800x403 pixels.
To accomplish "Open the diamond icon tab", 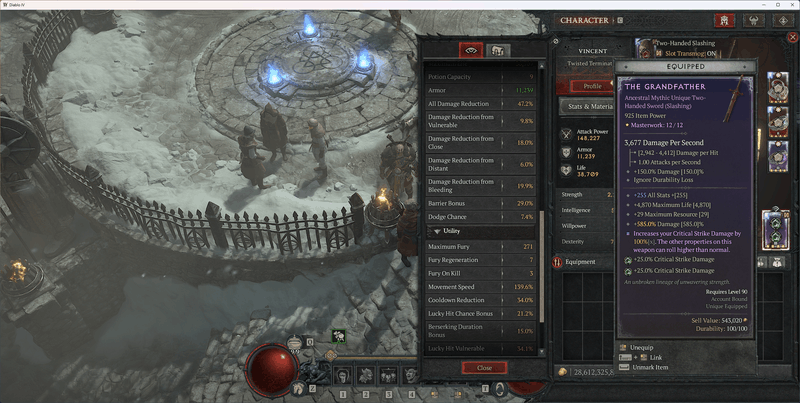I will [x=781, y=20].
